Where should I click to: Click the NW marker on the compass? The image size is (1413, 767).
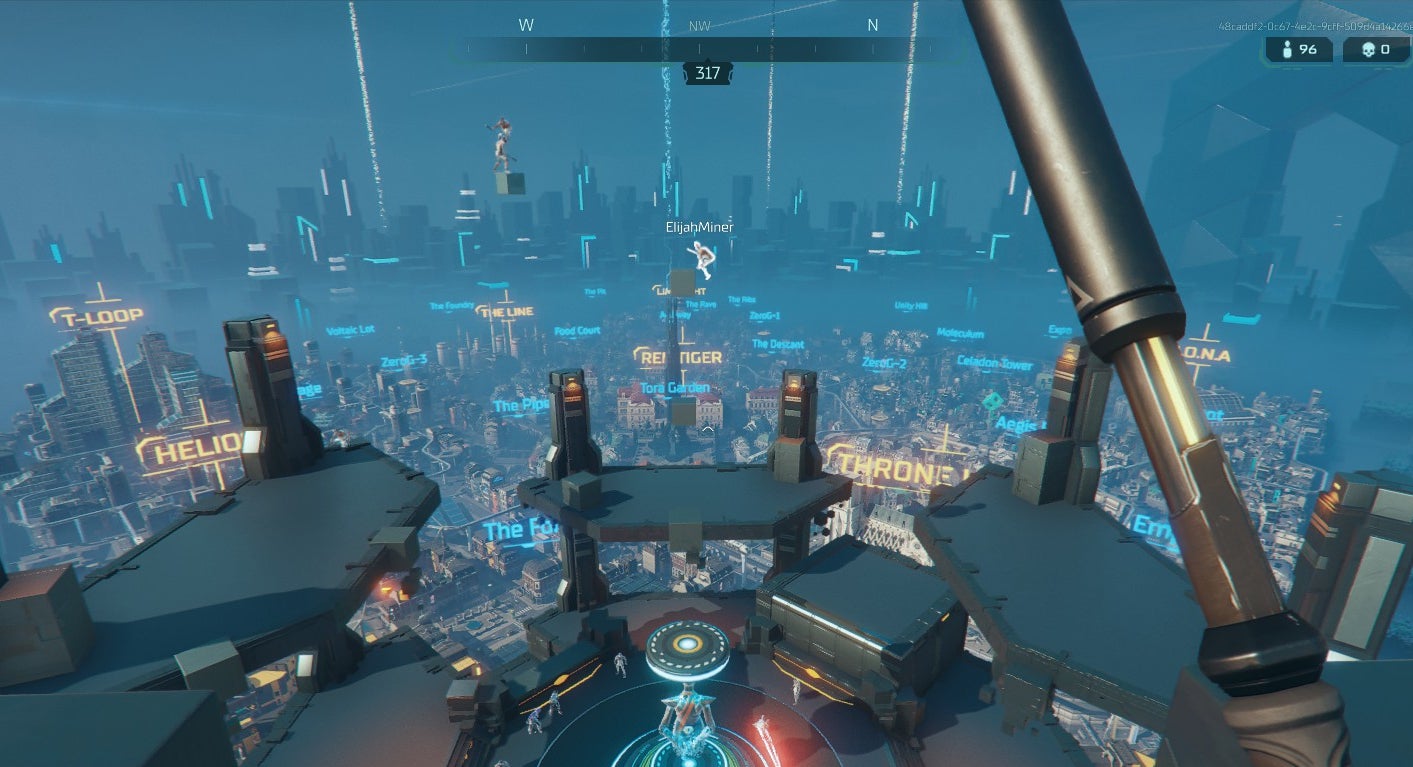700,25
